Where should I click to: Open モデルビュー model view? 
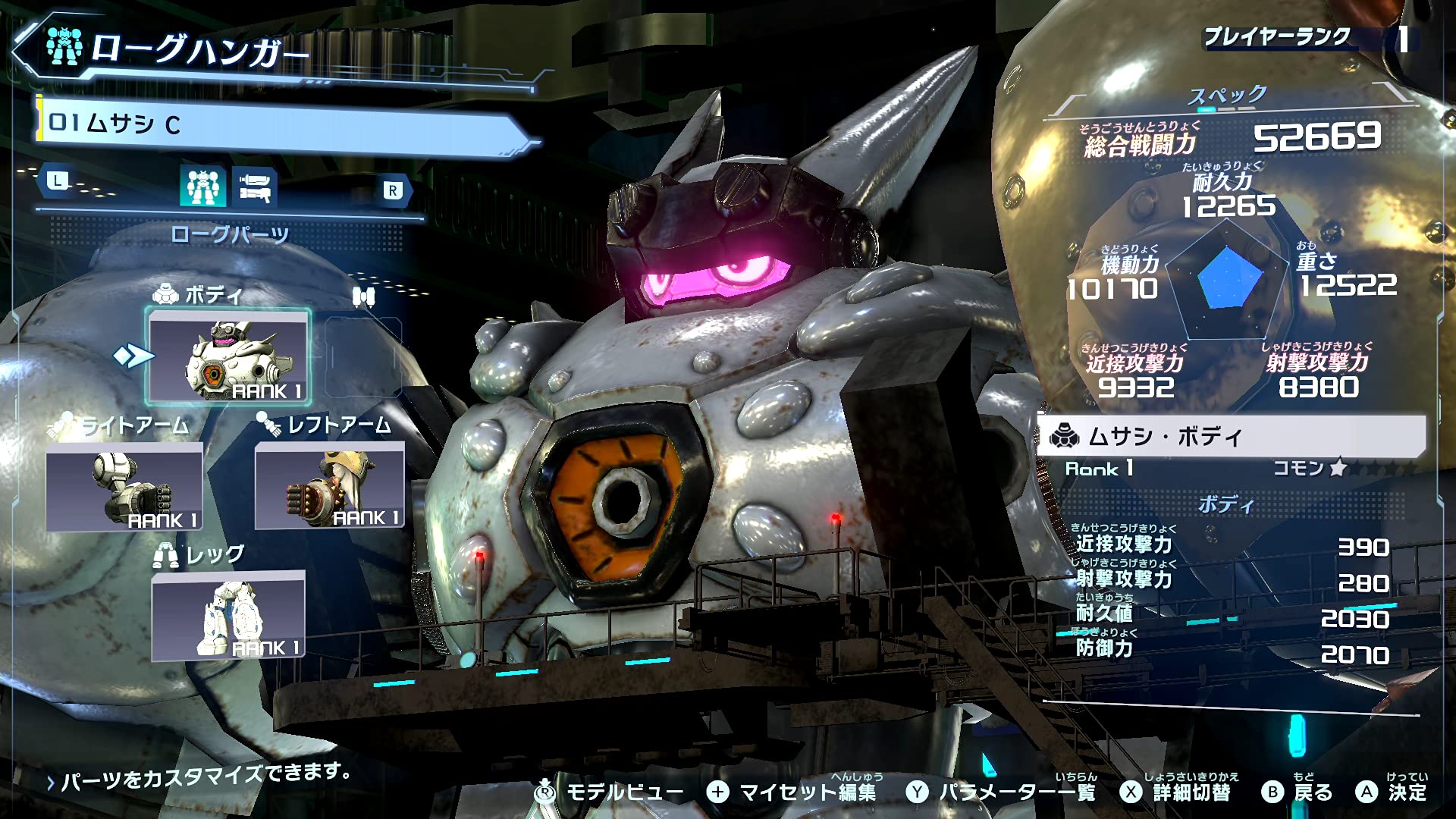(610, 792)
